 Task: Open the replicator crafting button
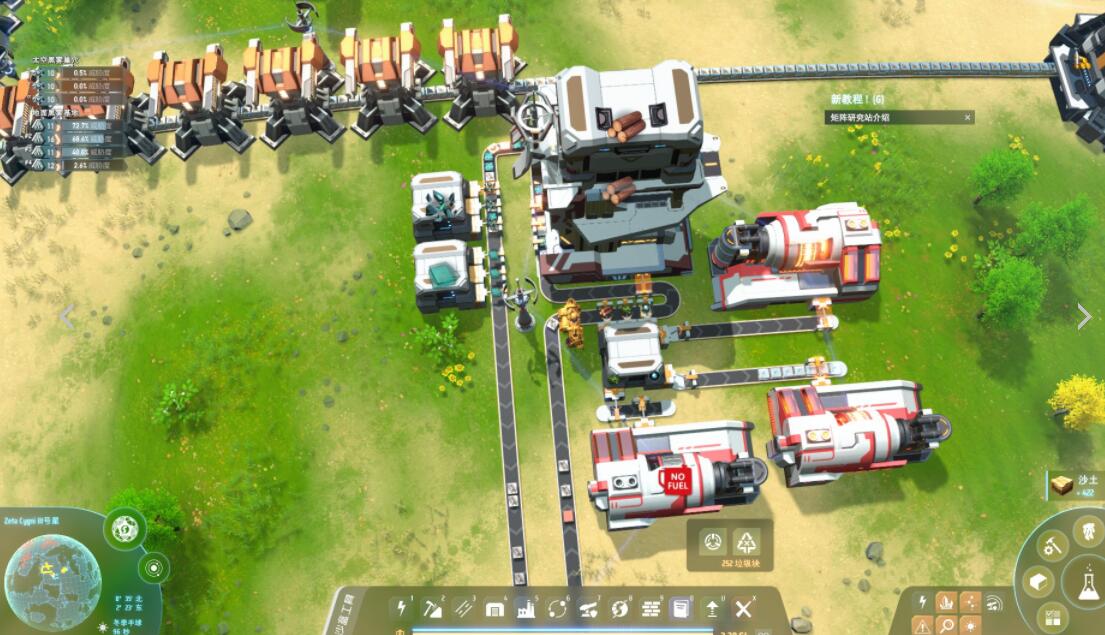coord(1052,546)
